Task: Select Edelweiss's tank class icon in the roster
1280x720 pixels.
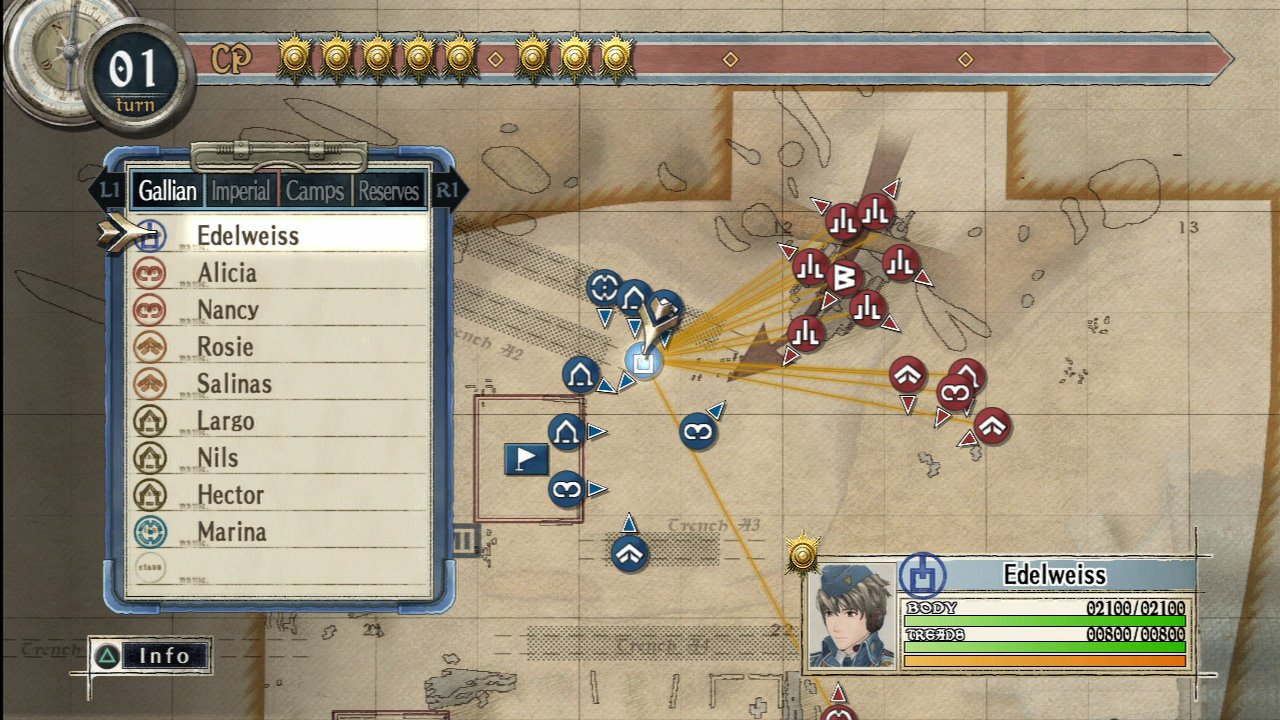Action: click(152, 235)
